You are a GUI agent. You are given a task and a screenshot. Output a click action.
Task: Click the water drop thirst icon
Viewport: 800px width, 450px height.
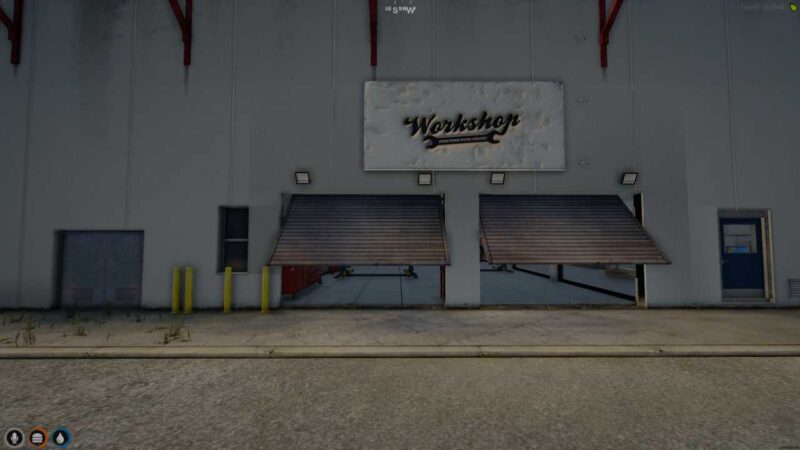pyautogui.click(x=61, y=438)
